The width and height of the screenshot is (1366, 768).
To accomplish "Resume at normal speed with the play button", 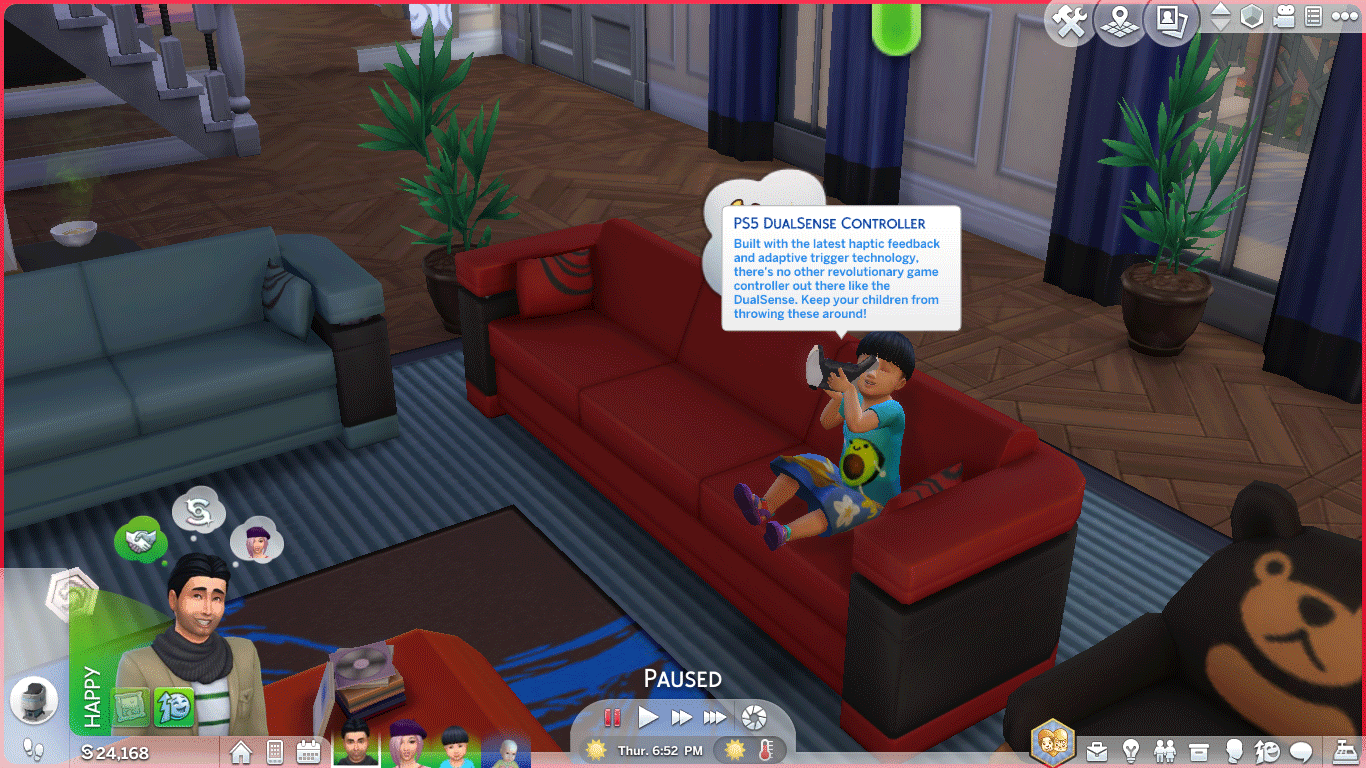I will click(x=648, y=717).
